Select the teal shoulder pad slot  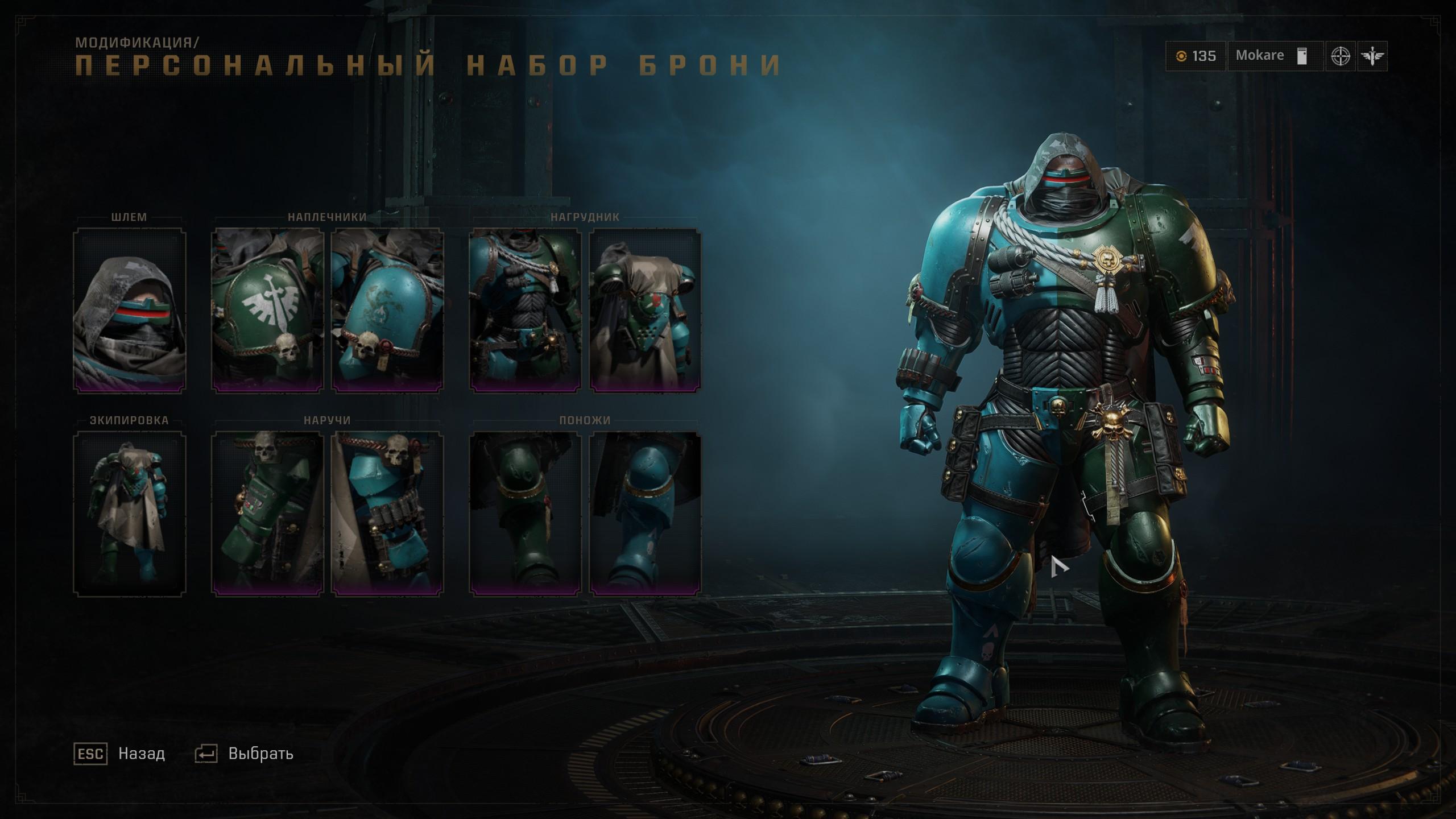point(387,310)
